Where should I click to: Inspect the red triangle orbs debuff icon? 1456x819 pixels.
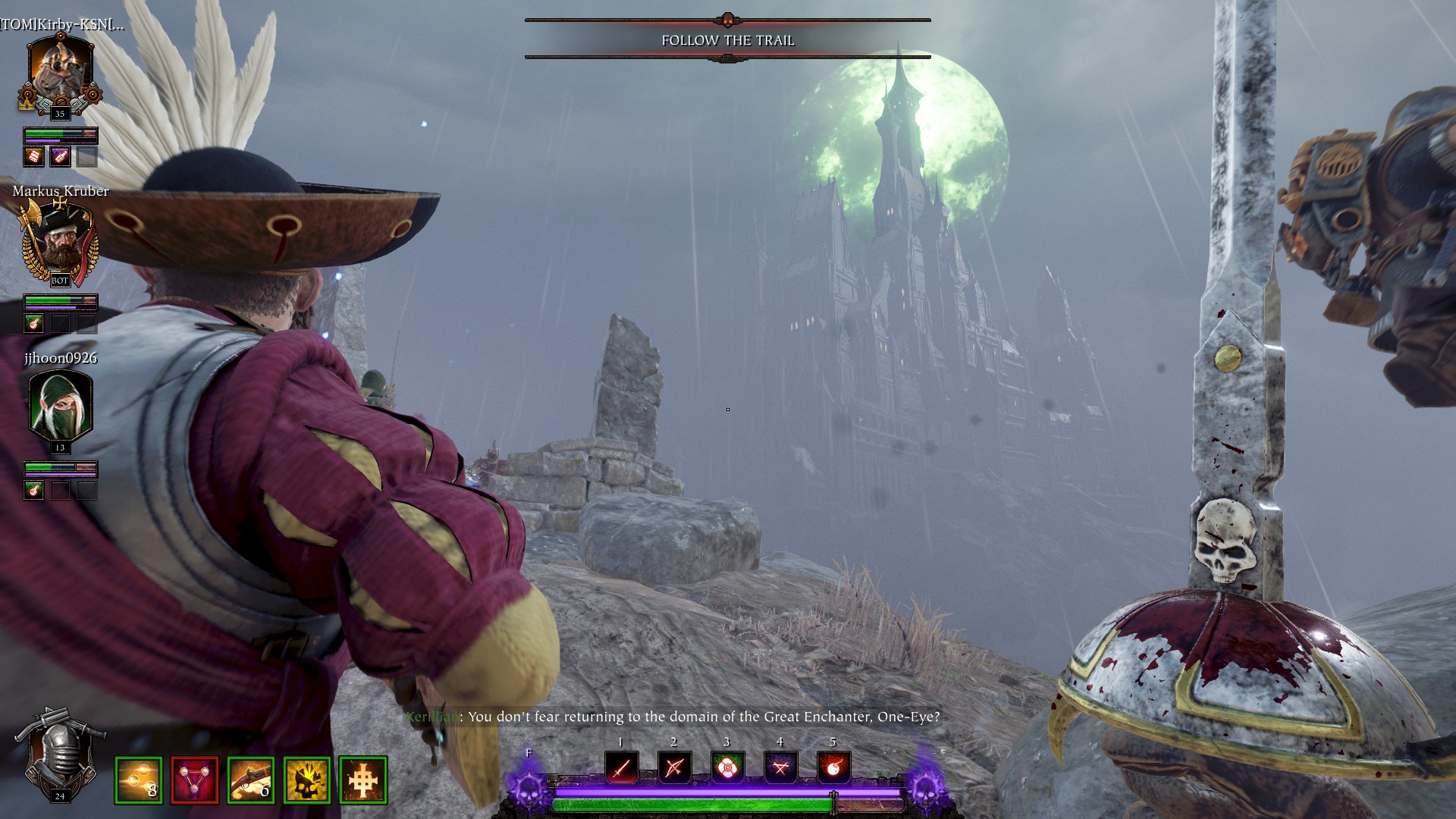(194, 780)
